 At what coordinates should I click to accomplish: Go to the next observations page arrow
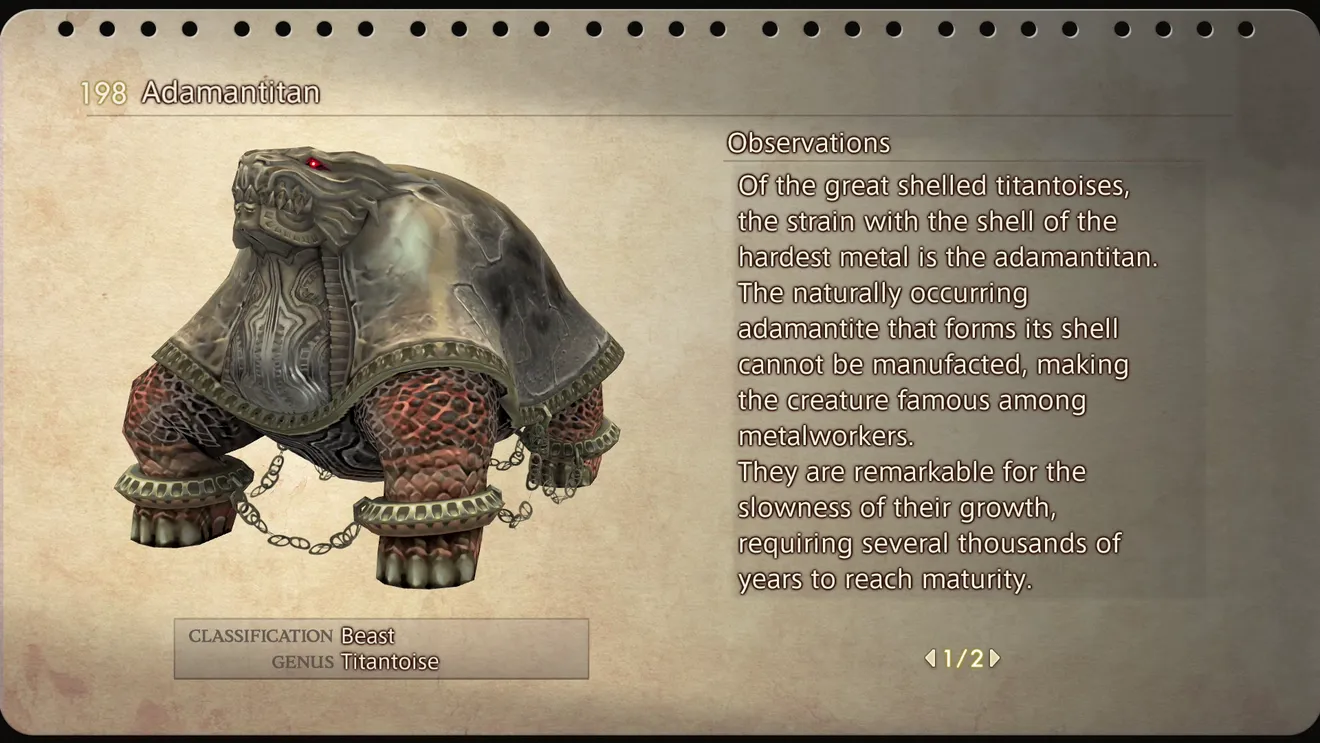pos(995,658)
